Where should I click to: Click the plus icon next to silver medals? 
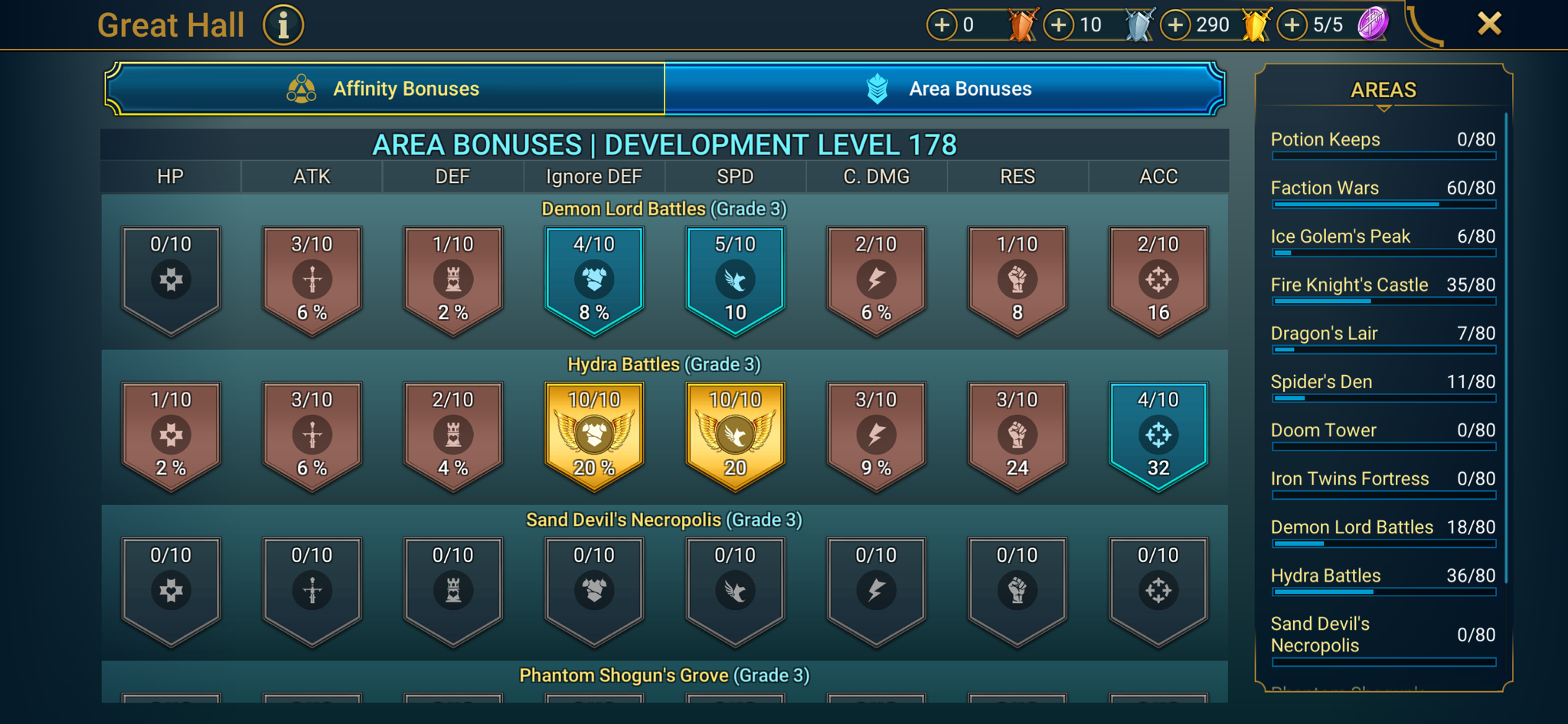(x=1059, y=24)
